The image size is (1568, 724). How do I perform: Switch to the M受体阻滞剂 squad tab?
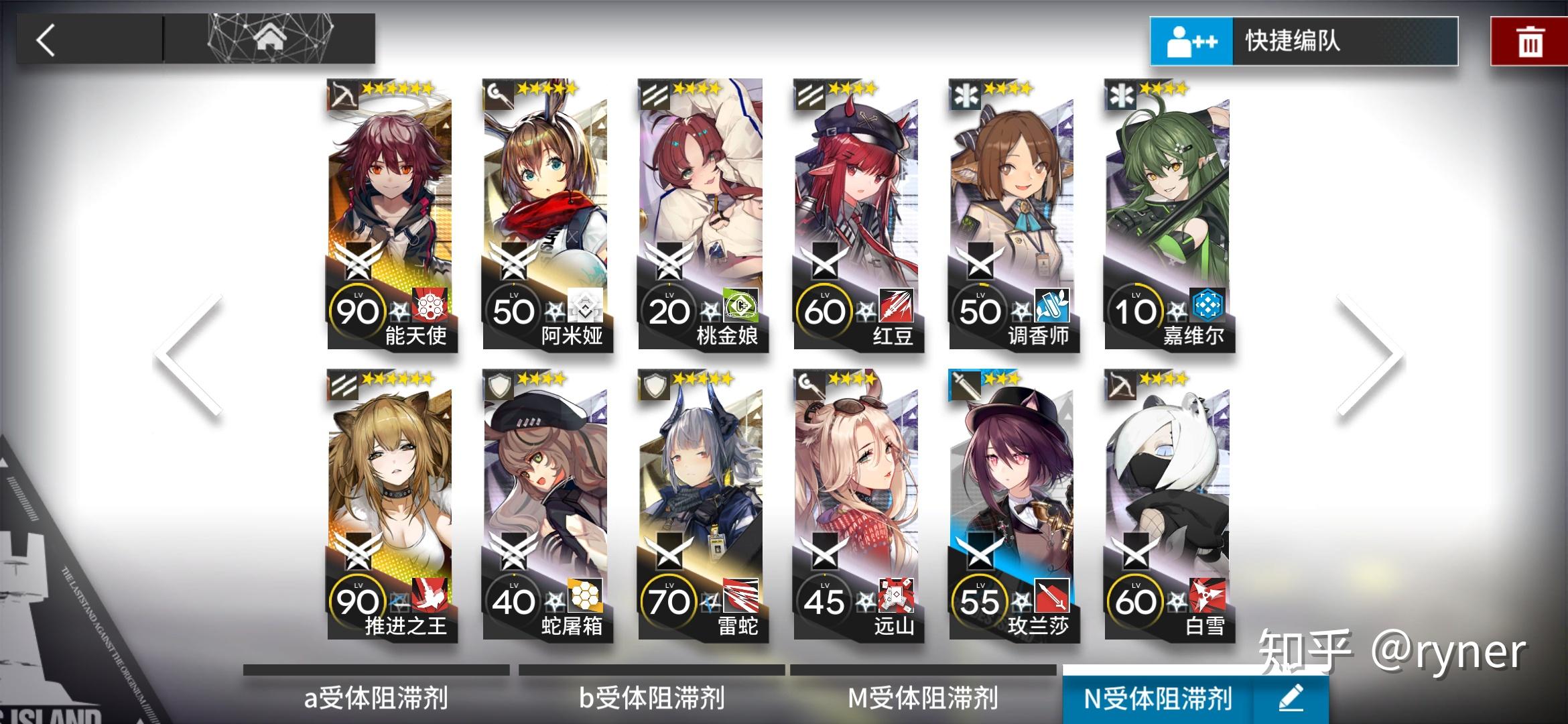pos(923,698)
